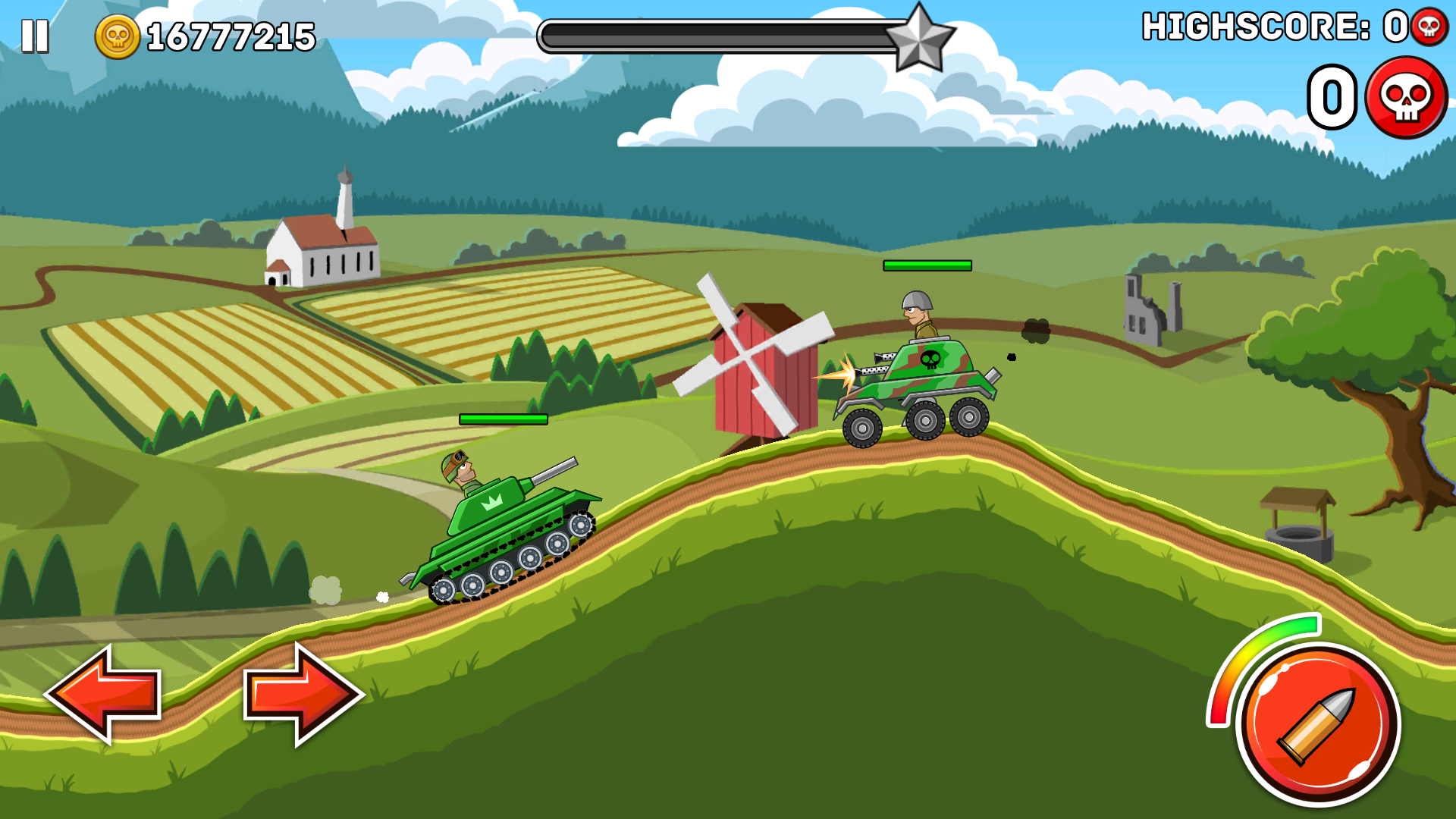Drive right with the red right arrow
Viewport: 1456px width, 819px height.
pos(303,694)
